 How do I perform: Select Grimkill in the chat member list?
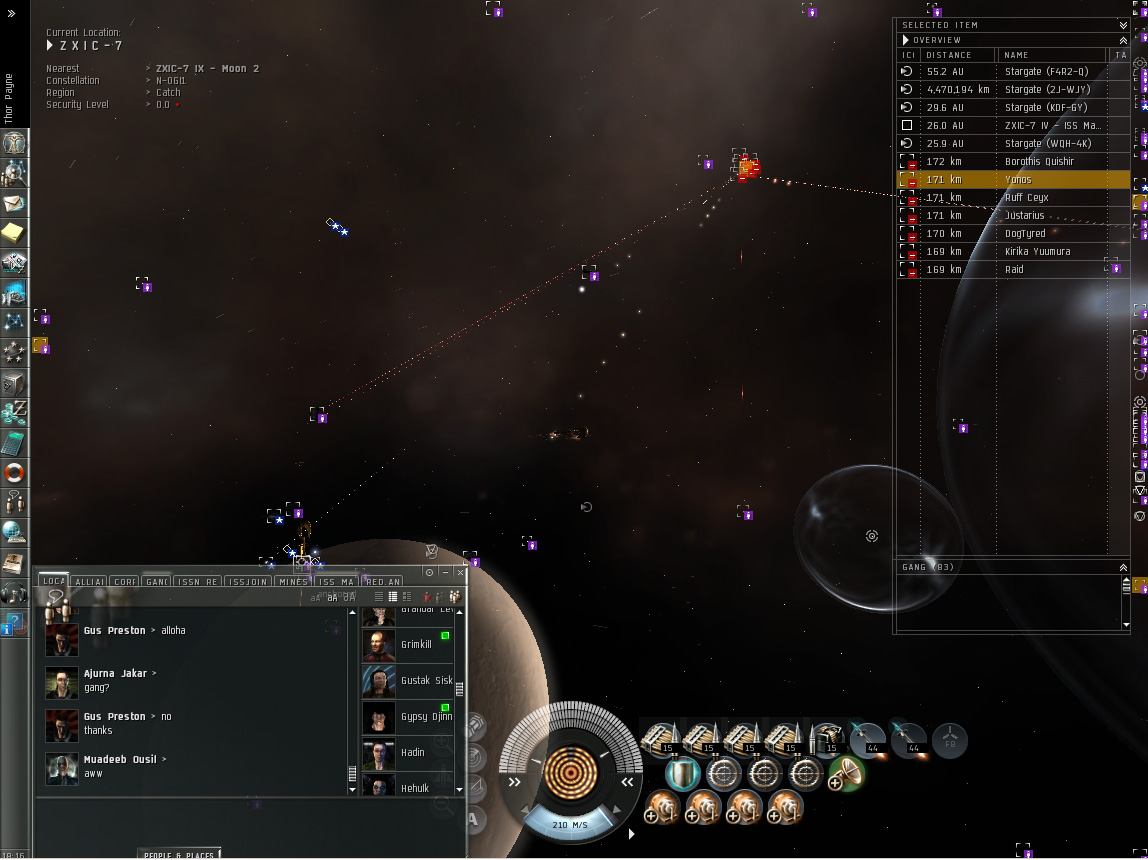coord(415,645)
